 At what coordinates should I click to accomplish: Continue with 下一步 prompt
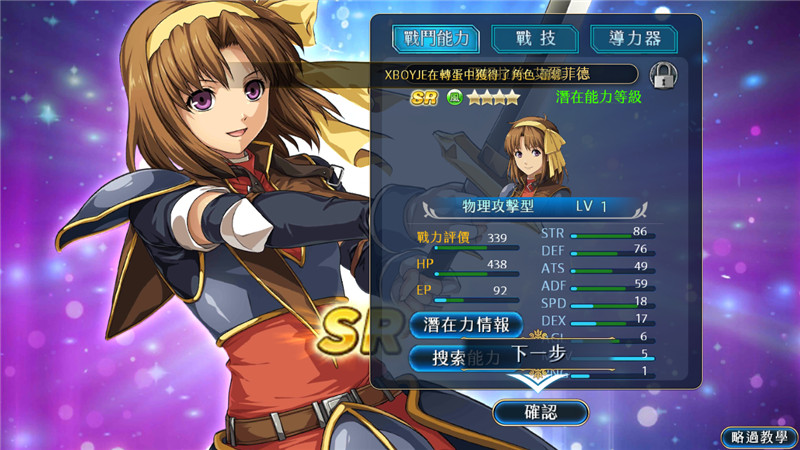[540, 354]
